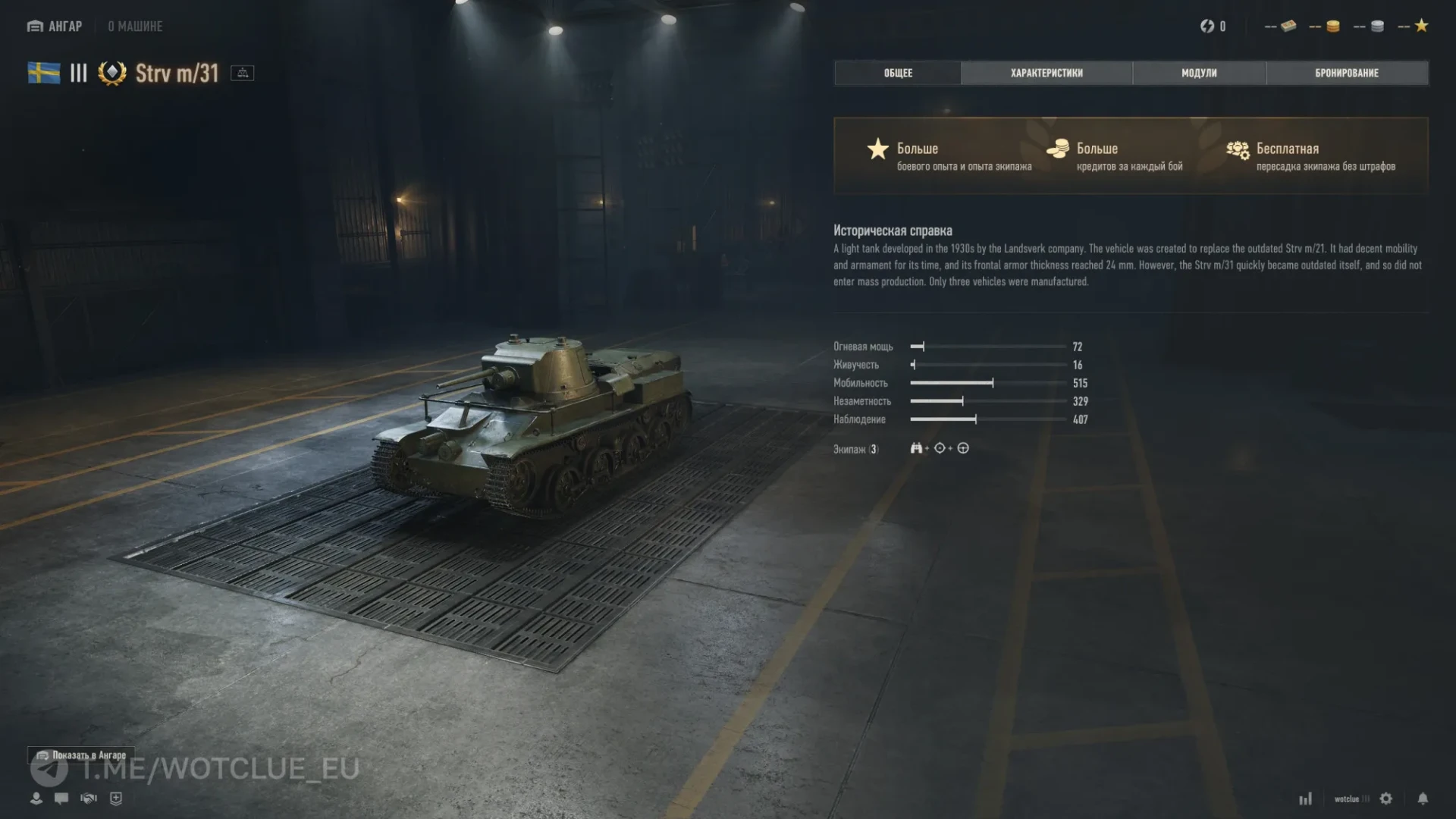Click the banknotes currency icon
Viewport: 1456px width, 819px height.
pos(1288,27)
